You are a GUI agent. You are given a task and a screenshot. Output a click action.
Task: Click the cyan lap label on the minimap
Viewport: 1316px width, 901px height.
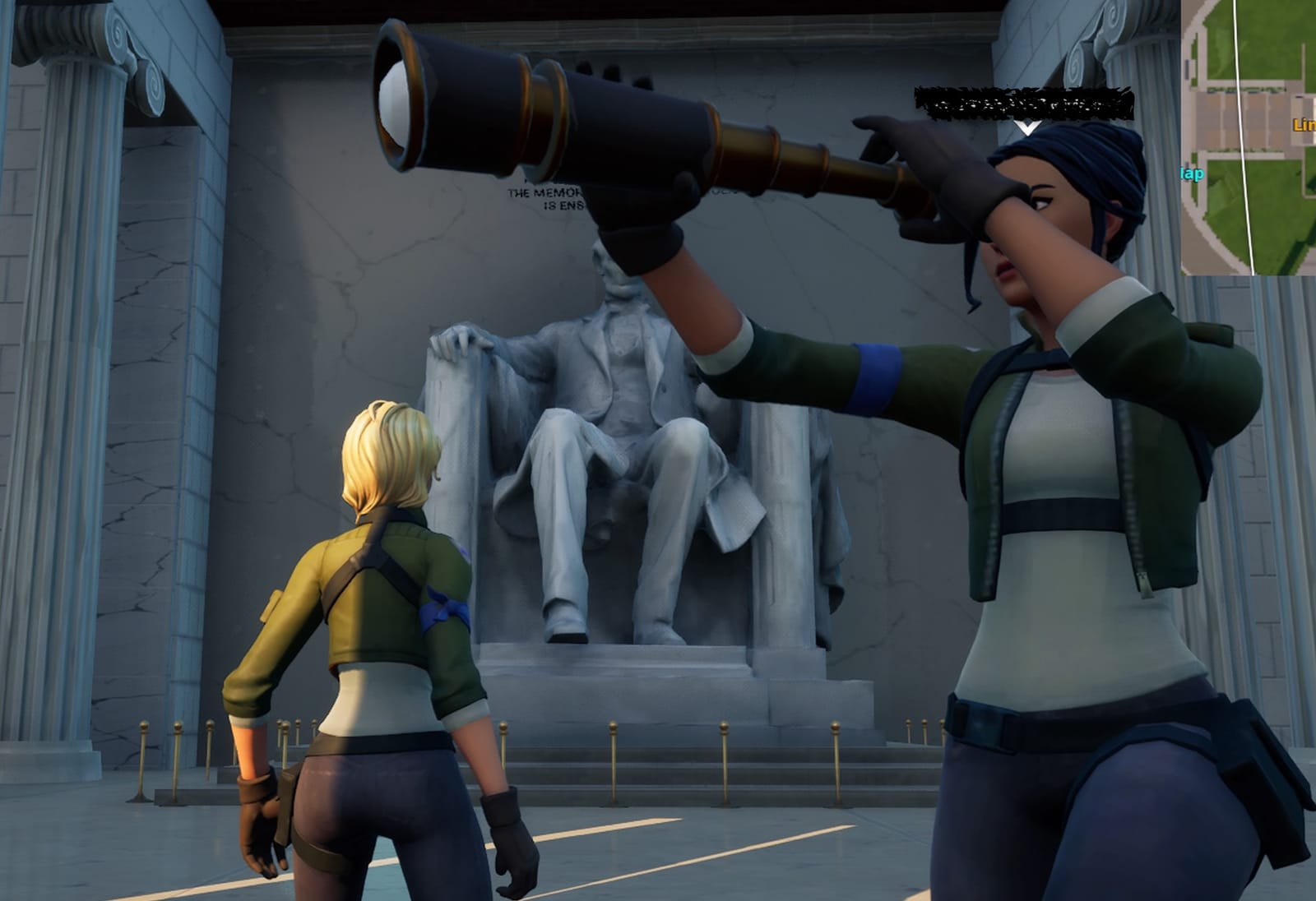(x=1192, y=173)
